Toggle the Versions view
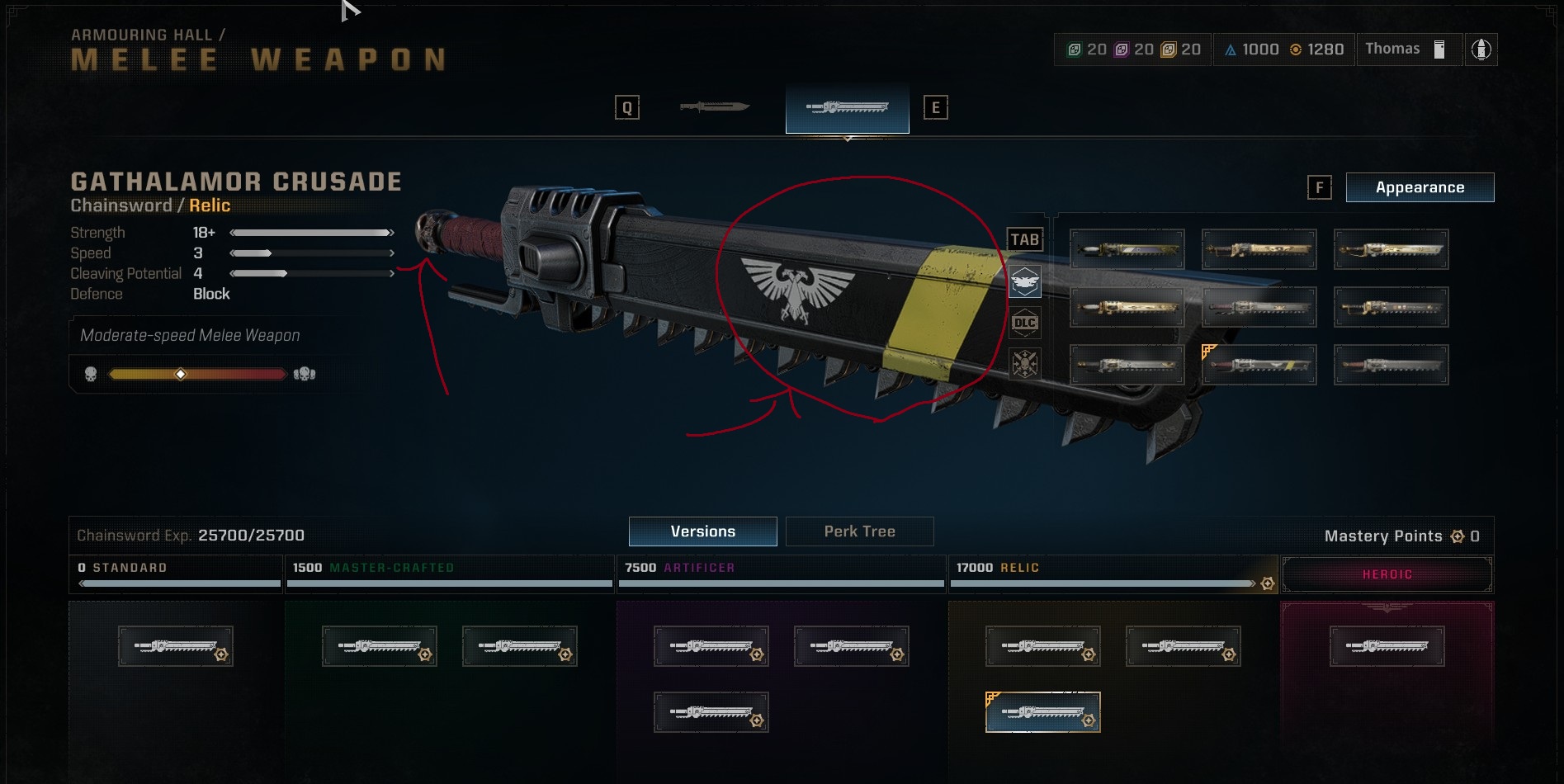1564x784 pixels. (703, 531)
